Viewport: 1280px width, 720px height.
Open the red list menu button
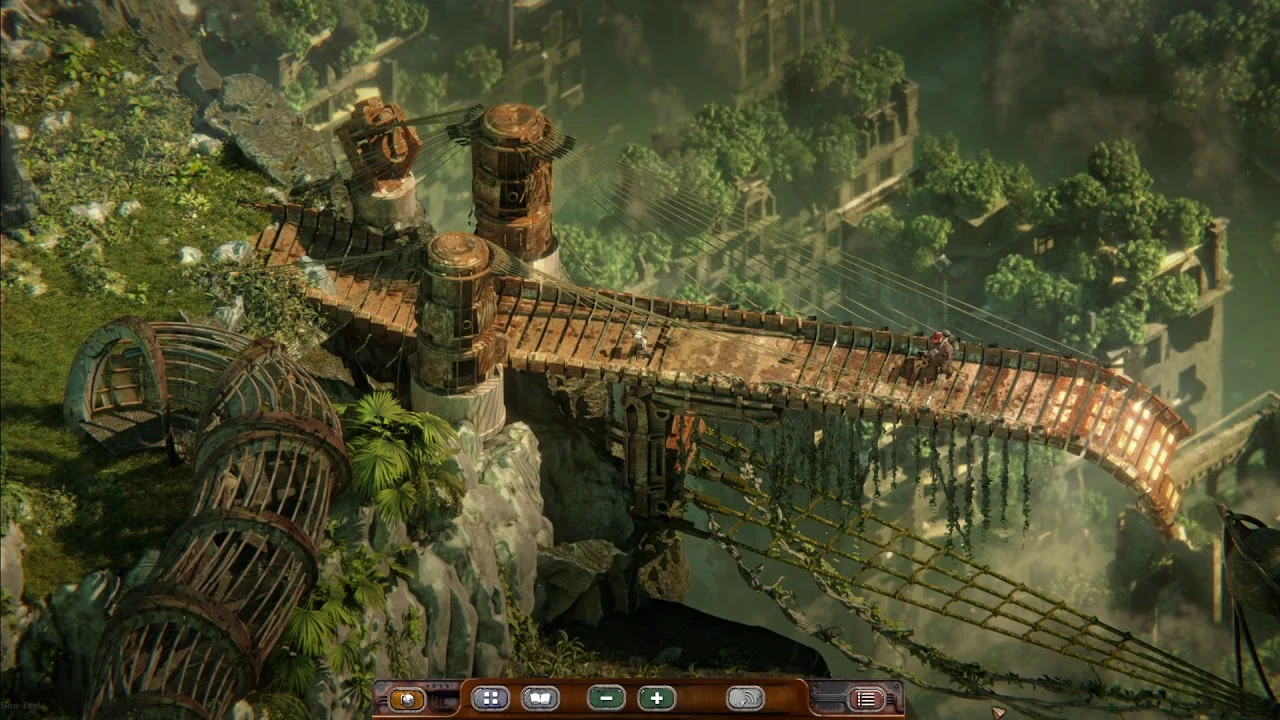click(x=866, y=699)
